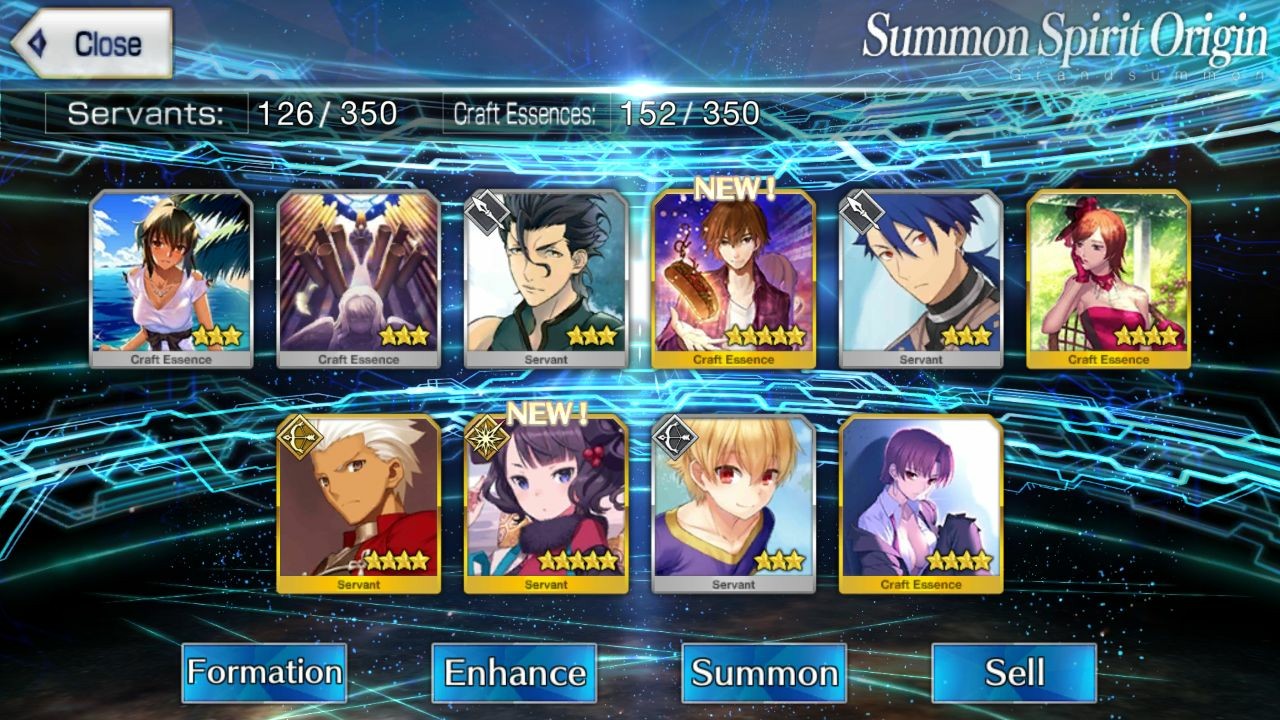Inspect the NEW five-star Craft Essence card
1280x720 pixels.
[734, 279]
